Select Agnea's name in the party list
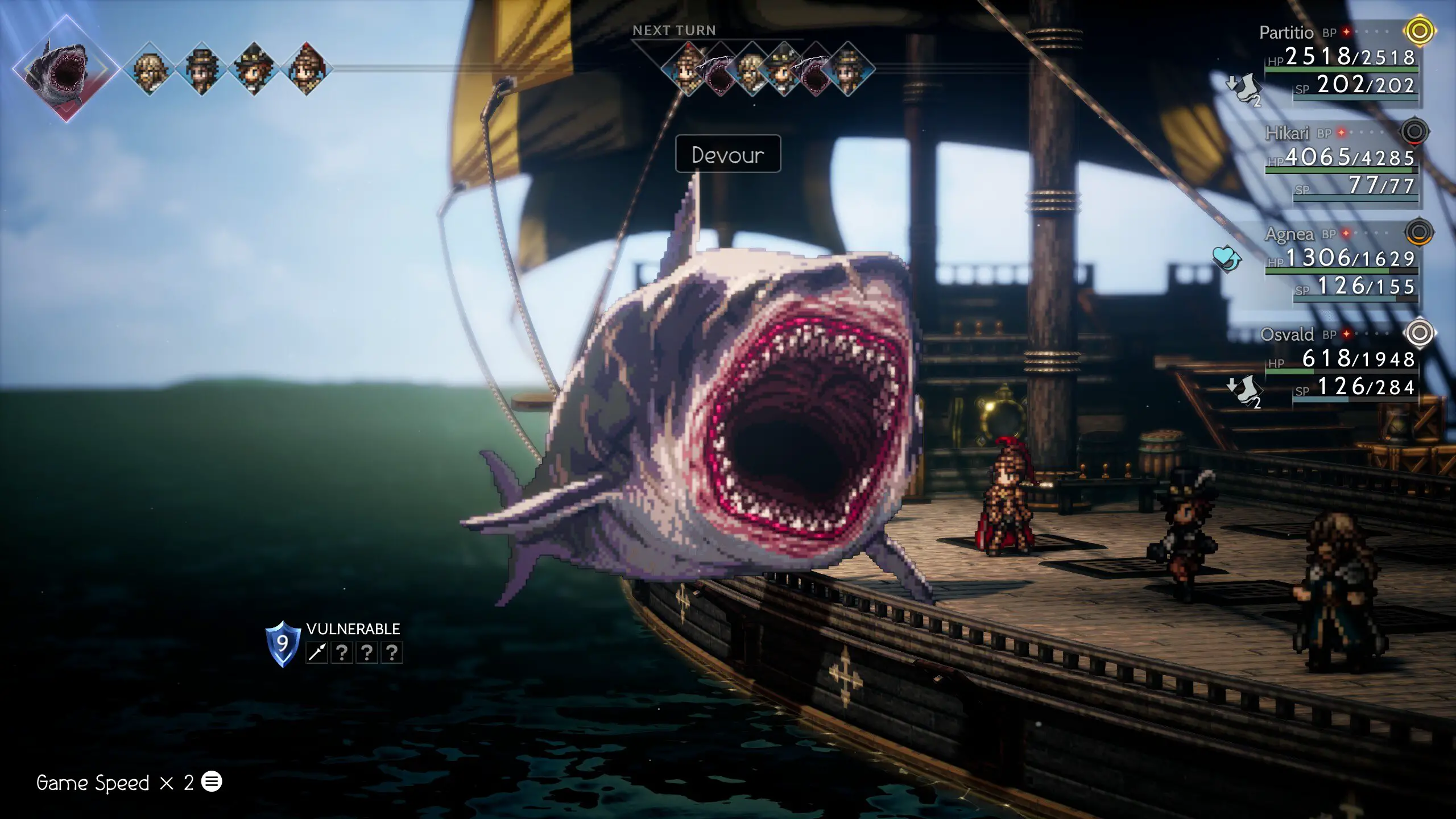Image resolution: width=1456 pixels, height=819 pixels. (1289, 234)
